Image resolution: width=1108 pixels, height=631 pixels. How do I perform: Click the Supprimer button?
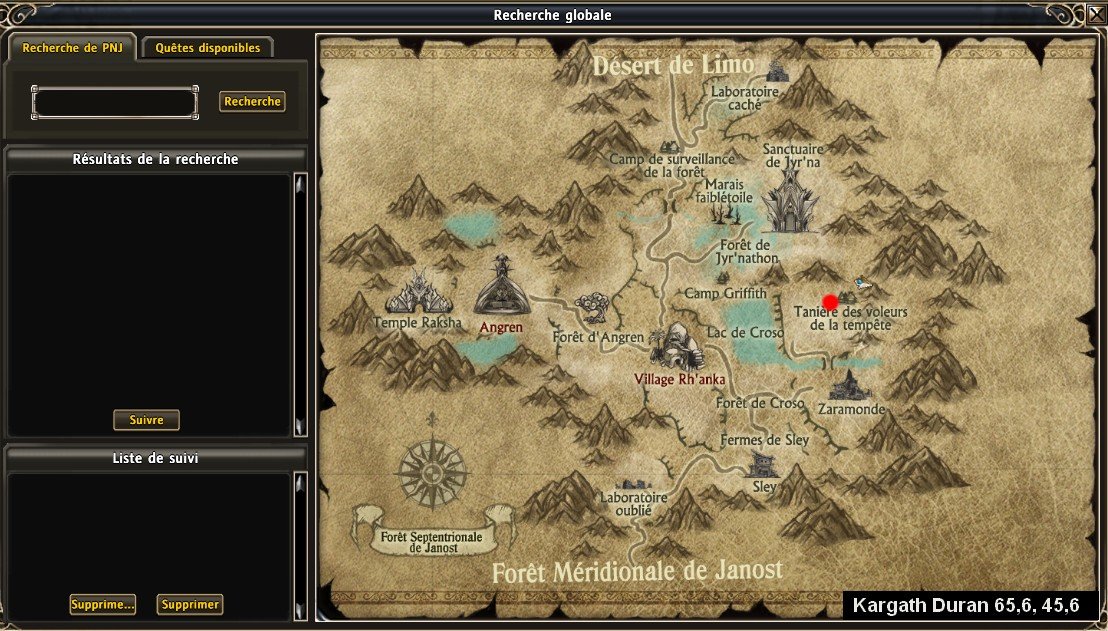(190, 605)
